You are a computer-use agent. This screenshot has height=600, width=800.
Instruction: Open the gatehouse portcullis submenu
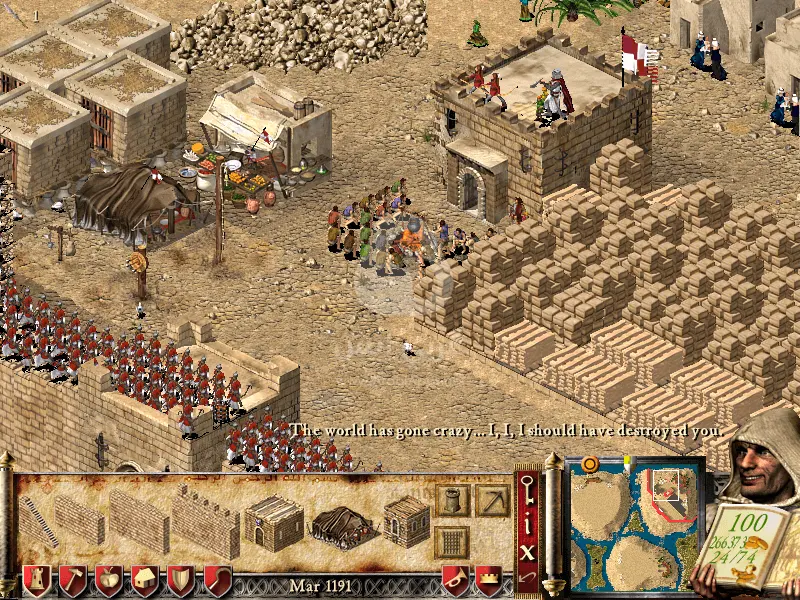452,542
